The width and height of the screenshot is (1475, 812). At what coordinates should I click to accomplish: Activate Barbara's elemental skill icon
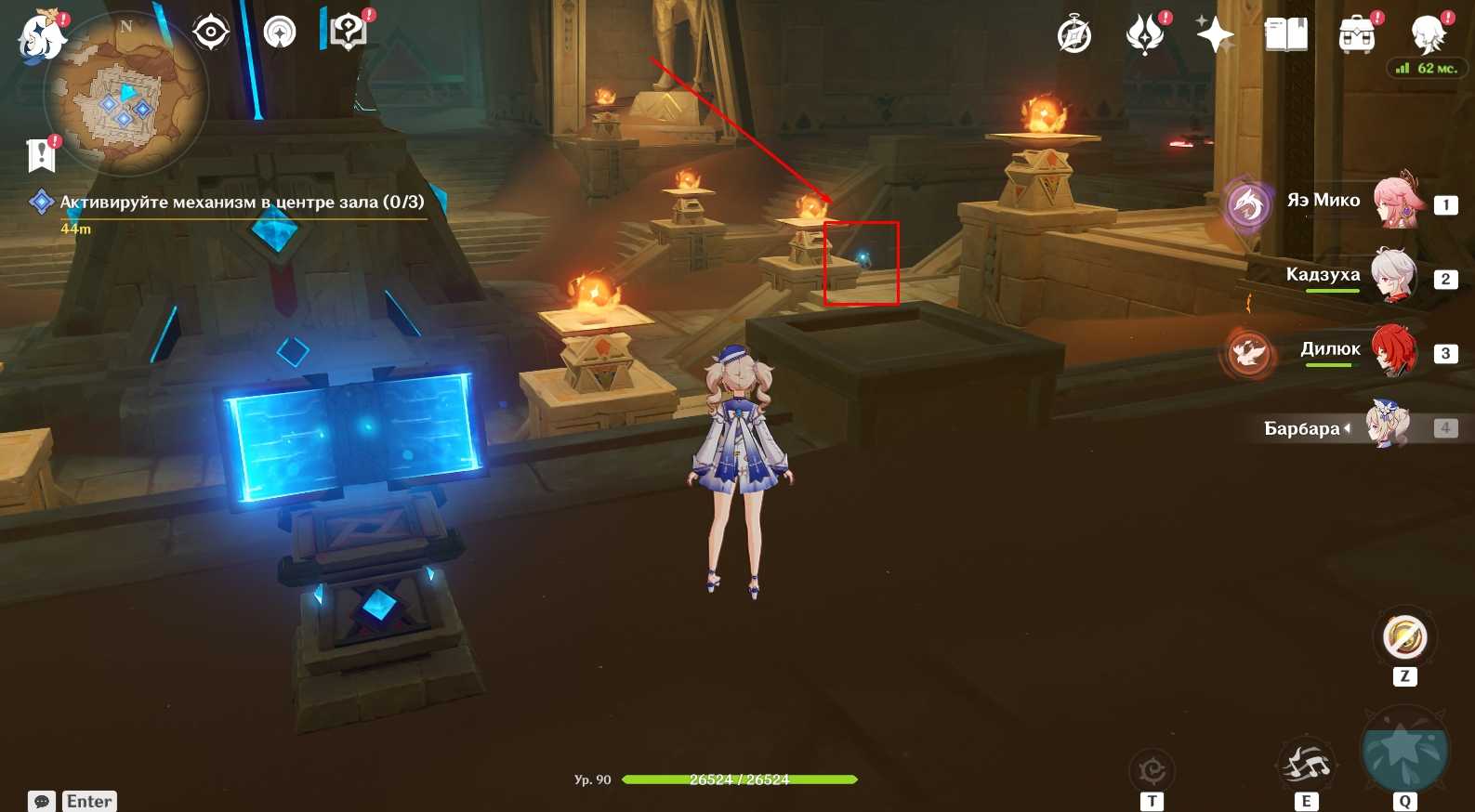1306,766
